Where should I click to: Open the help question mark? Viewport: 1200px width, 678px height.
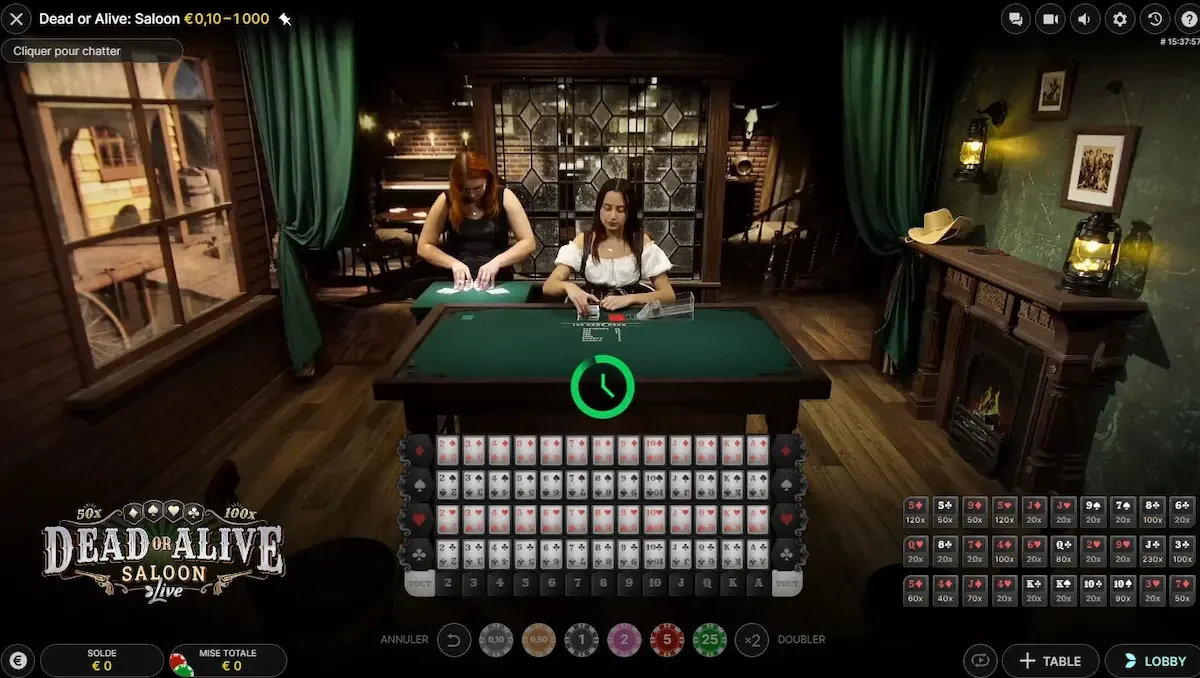point(1187,19)
